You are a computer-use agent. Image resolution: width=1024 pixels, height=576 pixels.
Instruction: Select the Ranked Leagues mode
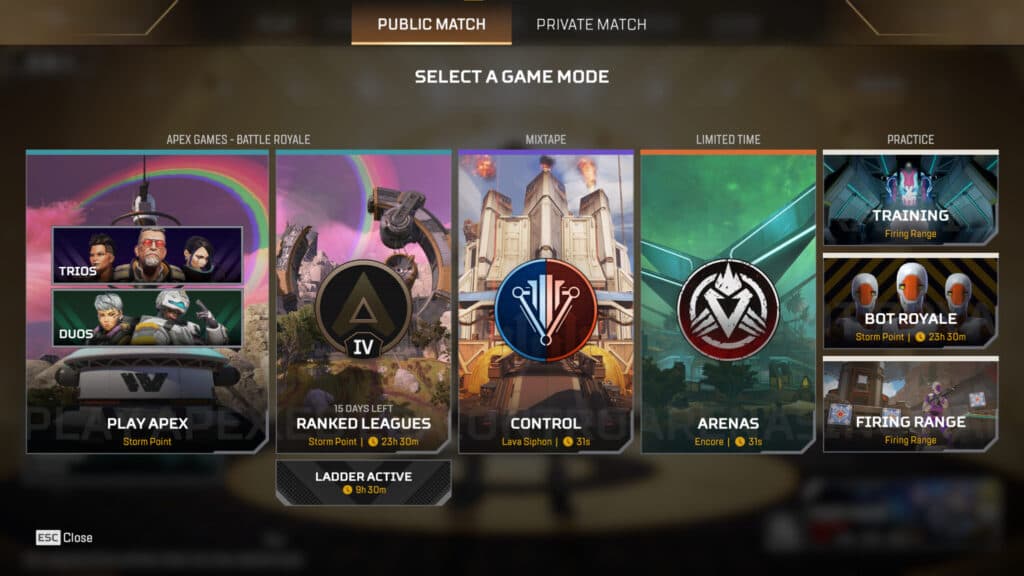coord(363,302)
